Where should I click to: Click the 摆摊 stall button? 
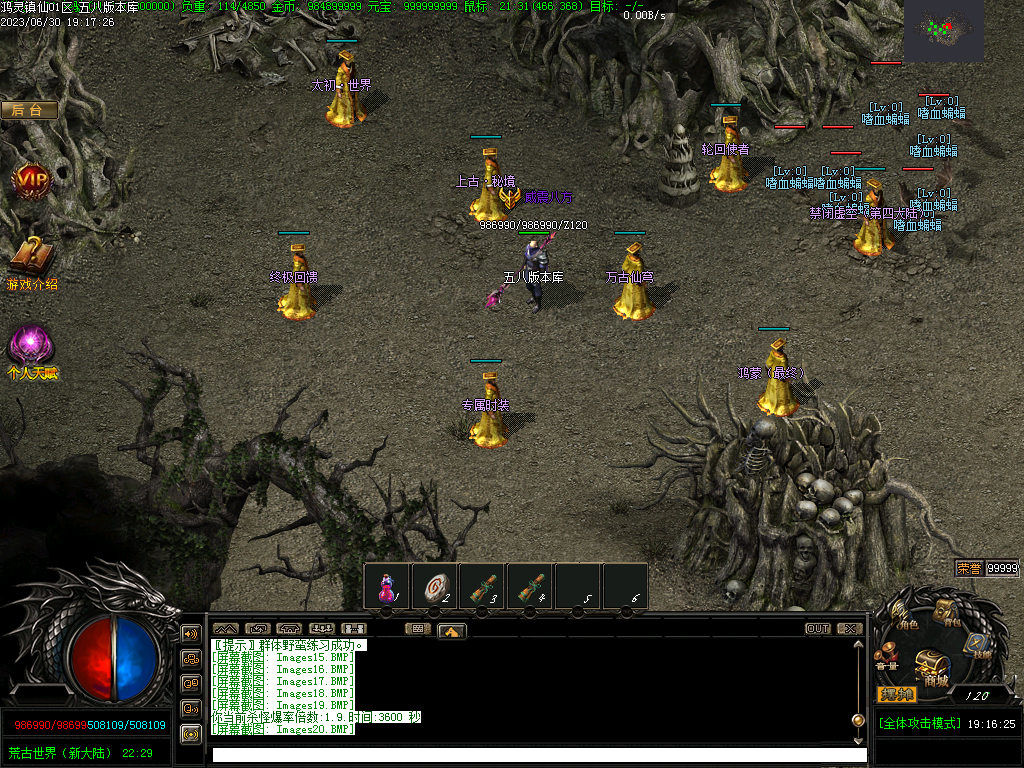tap(896, 694)
